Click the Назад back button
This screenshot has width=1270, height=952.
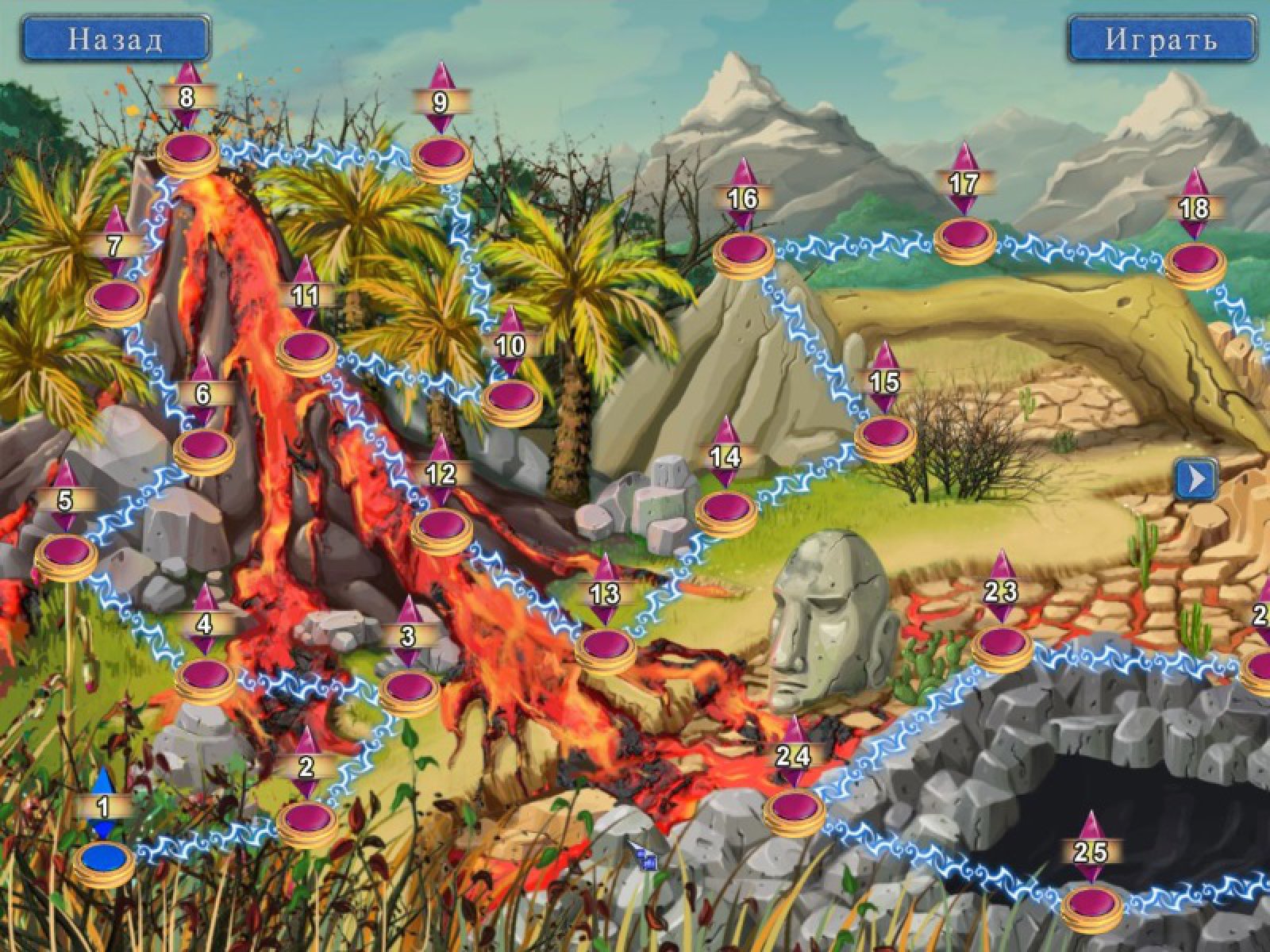pyautogui.click(x=116, y=39)
